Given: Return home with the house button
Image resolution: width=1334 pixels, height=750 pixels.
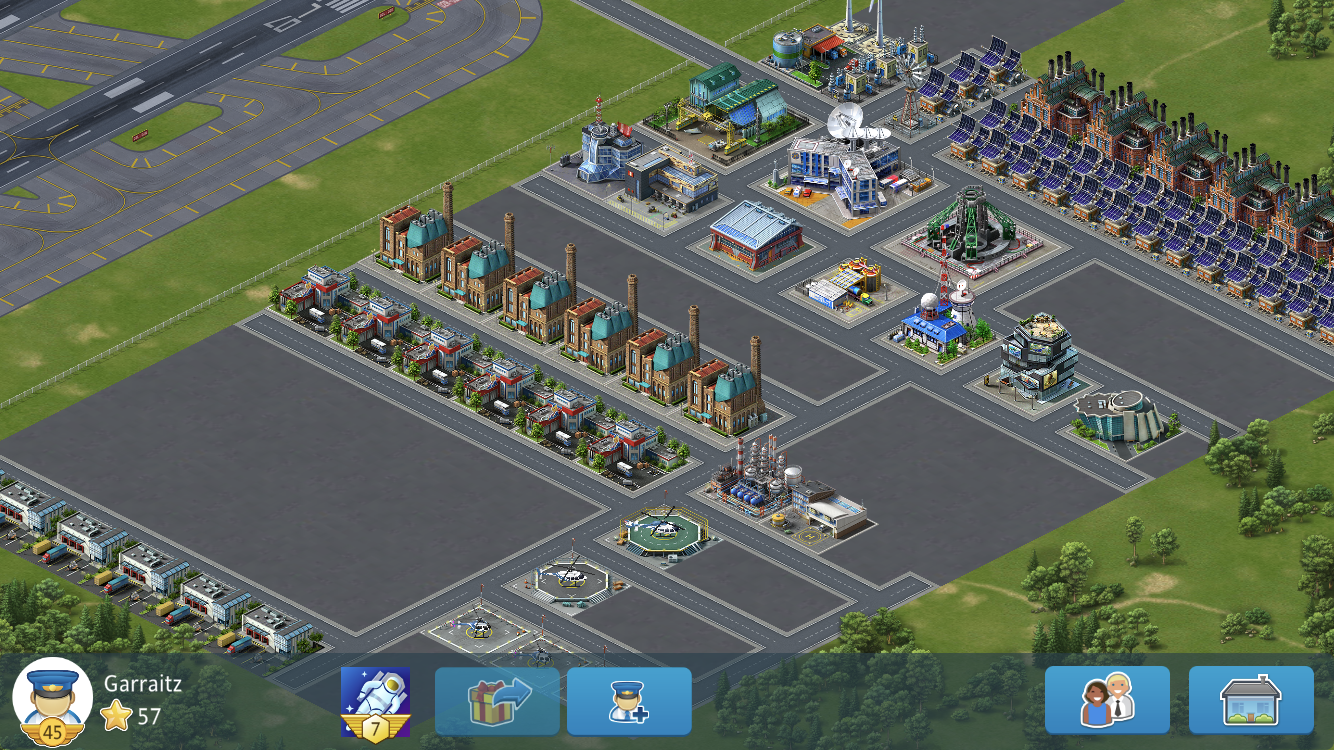Looking at the screenshot, I should tap(1251, 700).
